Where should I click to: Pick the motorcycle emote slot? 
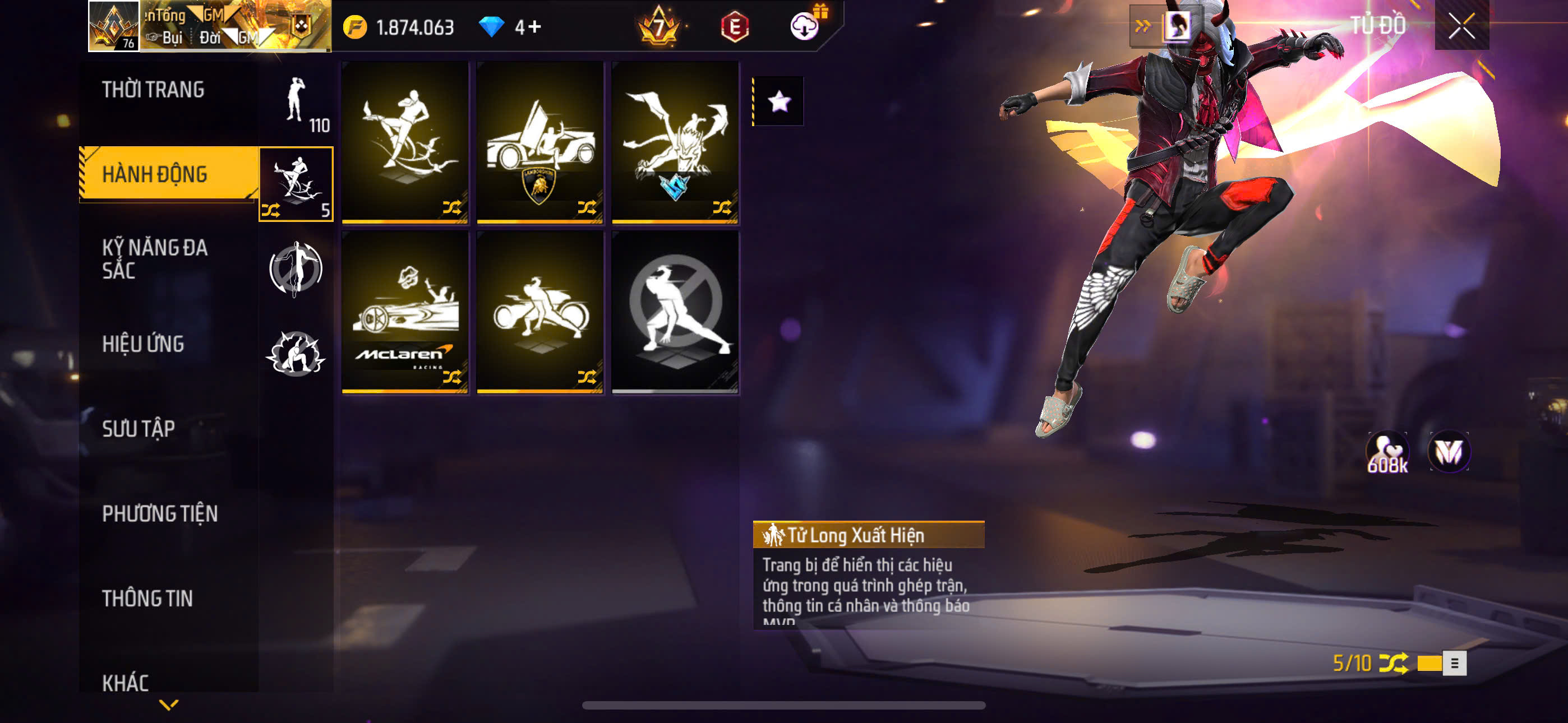540,312
